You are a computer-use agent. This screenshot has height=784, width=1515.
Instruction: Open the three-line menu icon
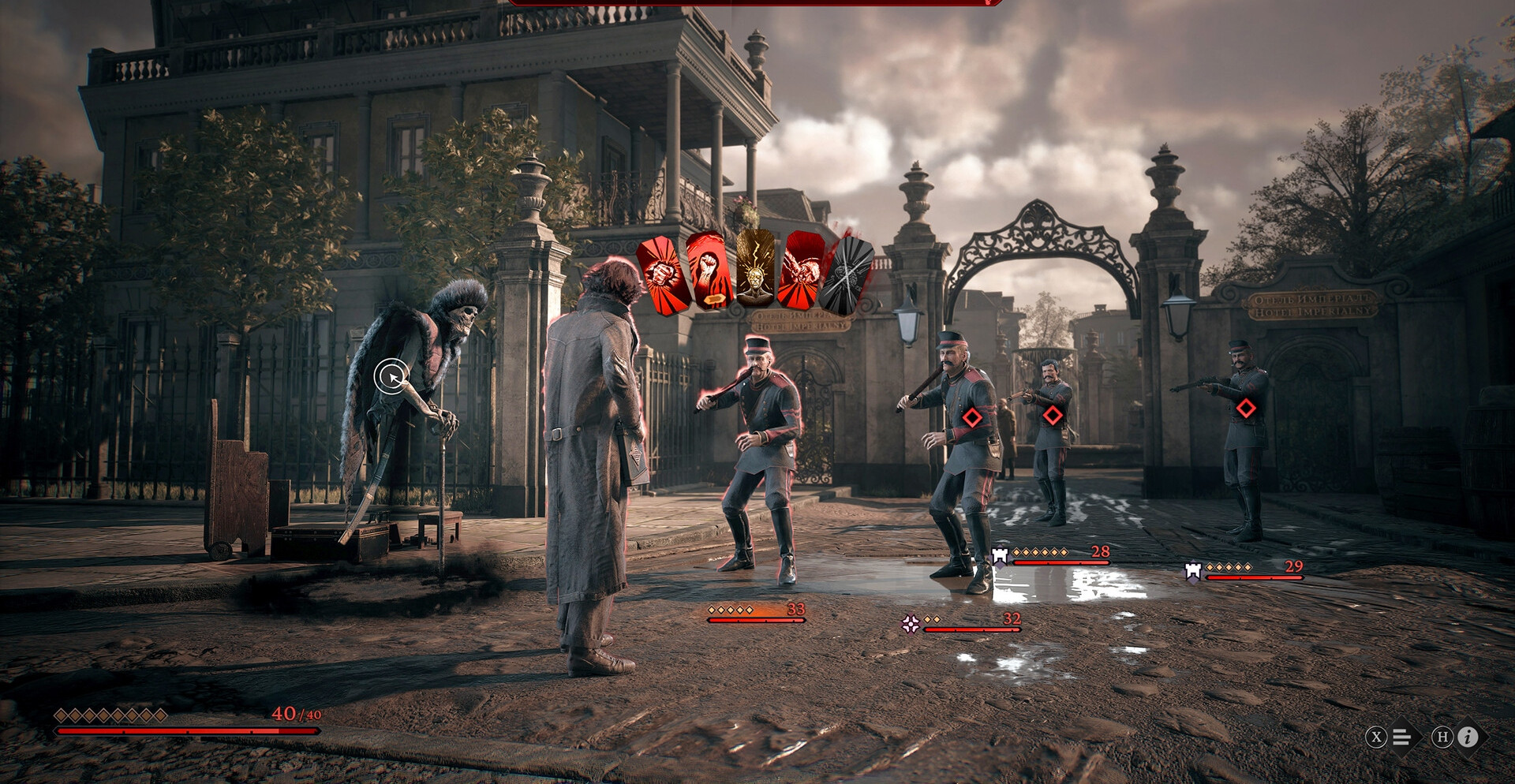pyautogui.click(x=1401, y=737)
